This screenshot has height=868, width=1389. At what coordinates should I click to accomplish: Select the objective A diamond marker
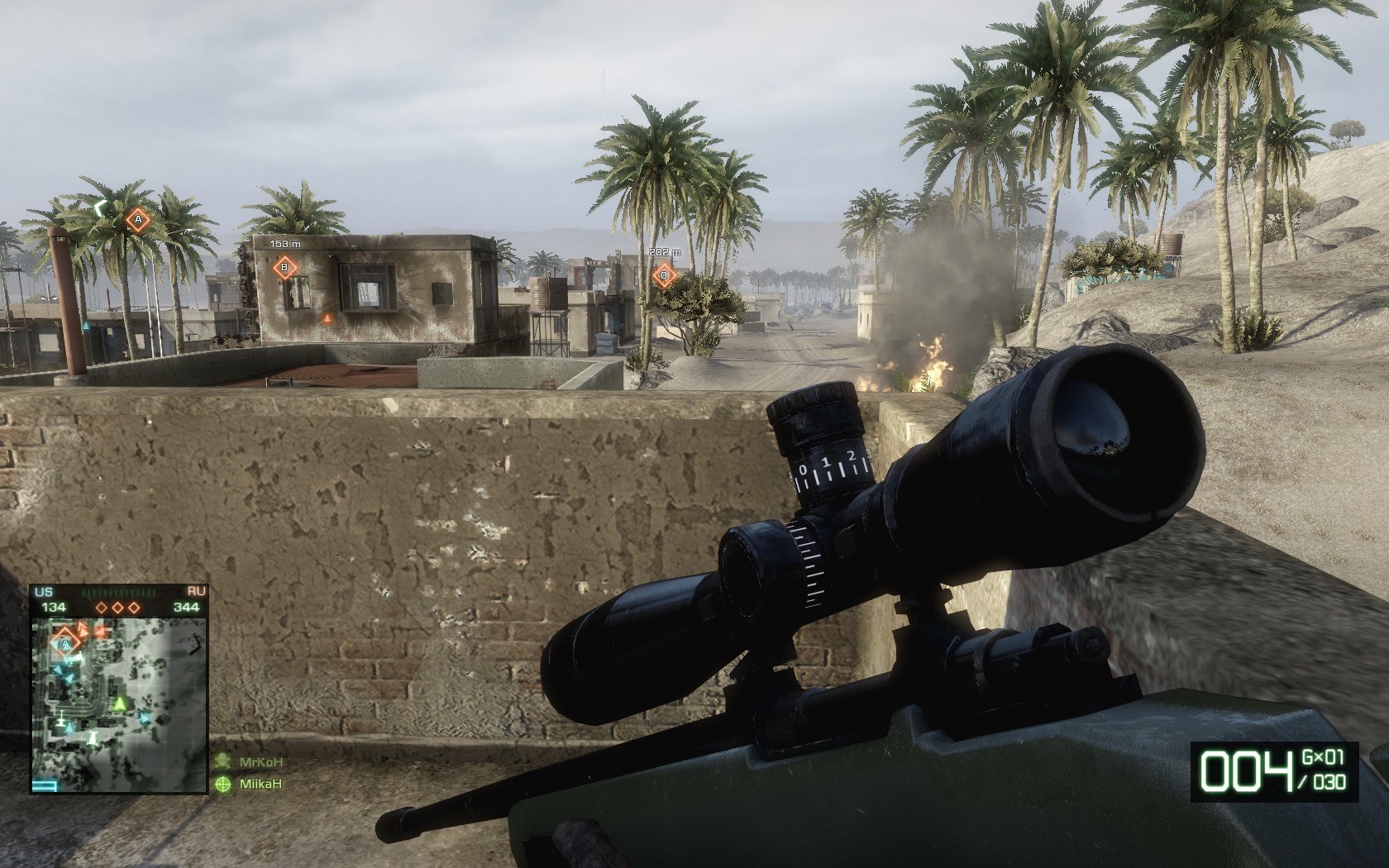(x=137, y=220)
